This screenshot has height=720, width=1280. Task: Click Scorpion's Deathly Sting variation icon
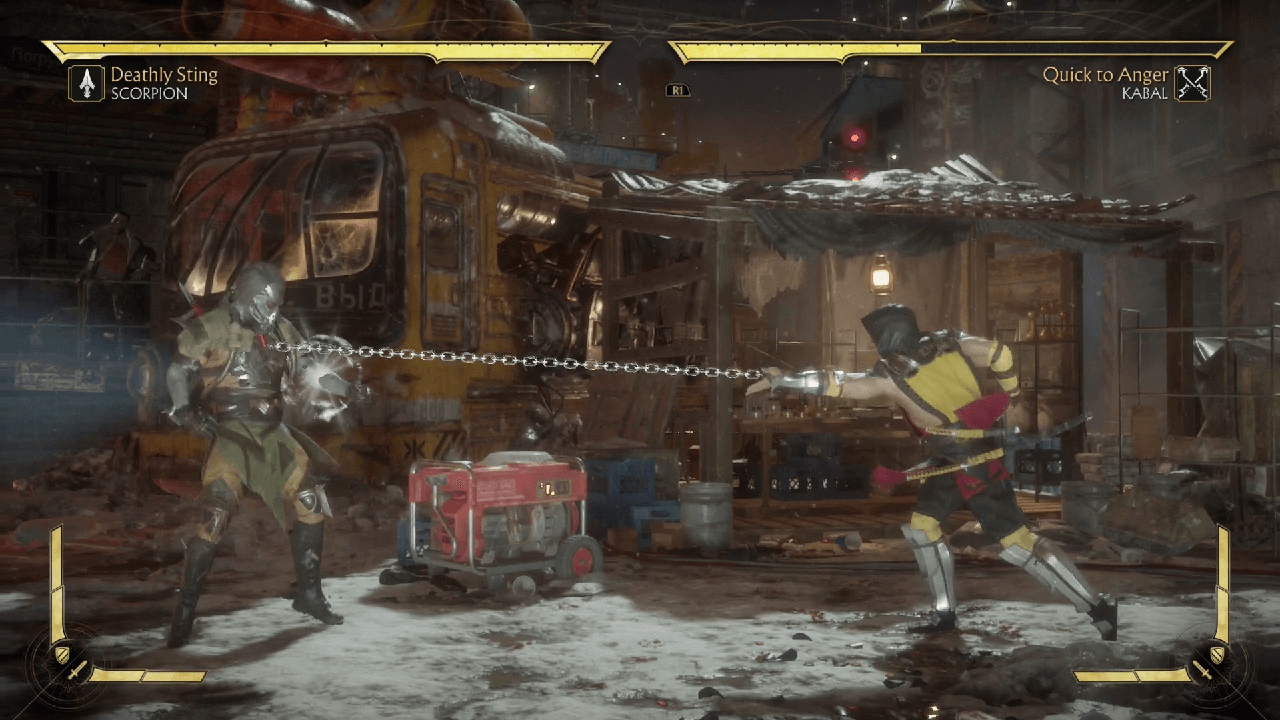coord(87,83)
